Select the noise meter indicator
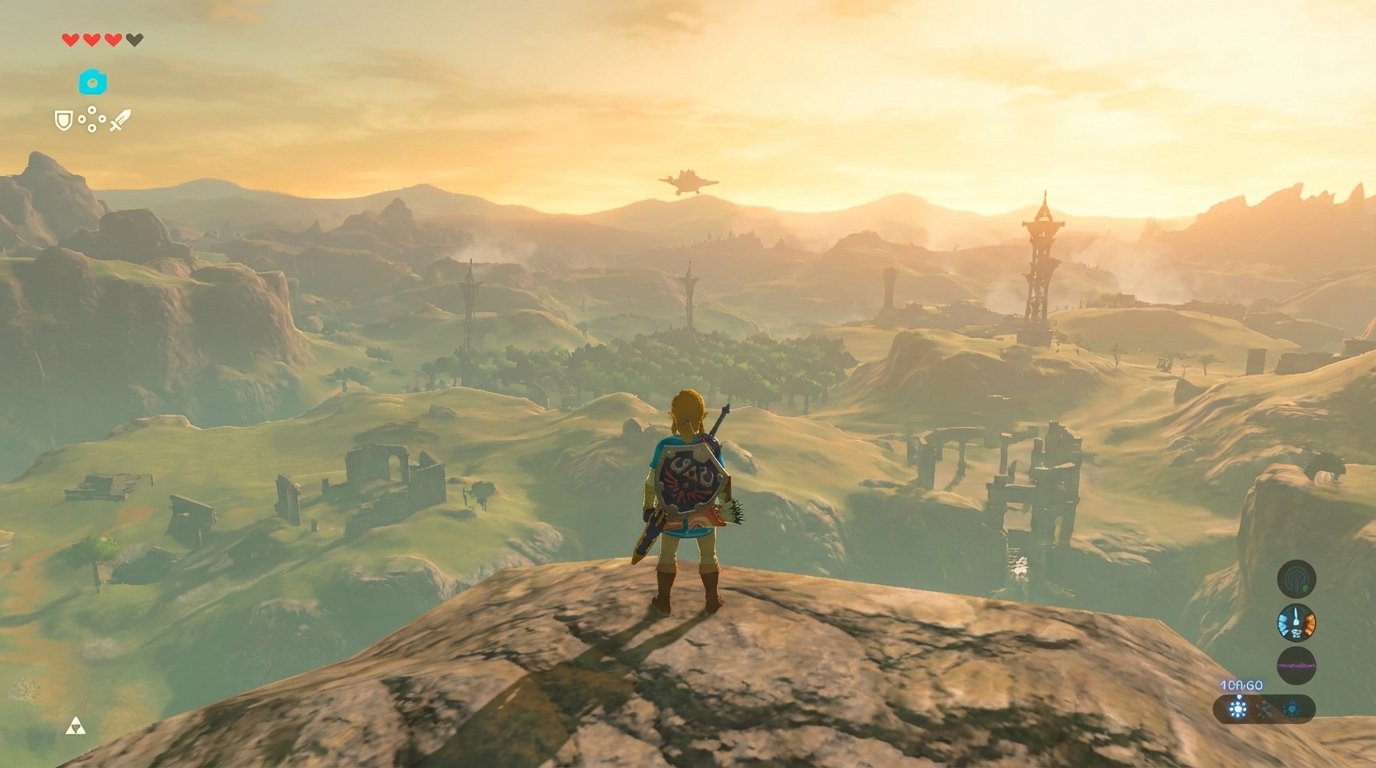1376x768 pixels. [1296, 663]
